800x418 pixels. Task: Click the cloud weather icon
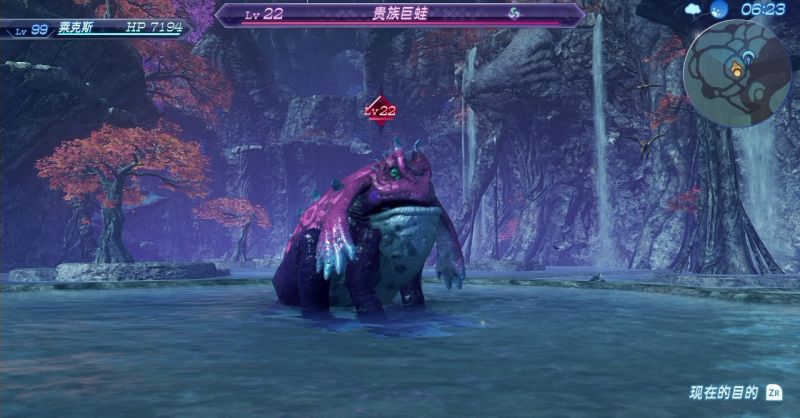tap(694, 9)
